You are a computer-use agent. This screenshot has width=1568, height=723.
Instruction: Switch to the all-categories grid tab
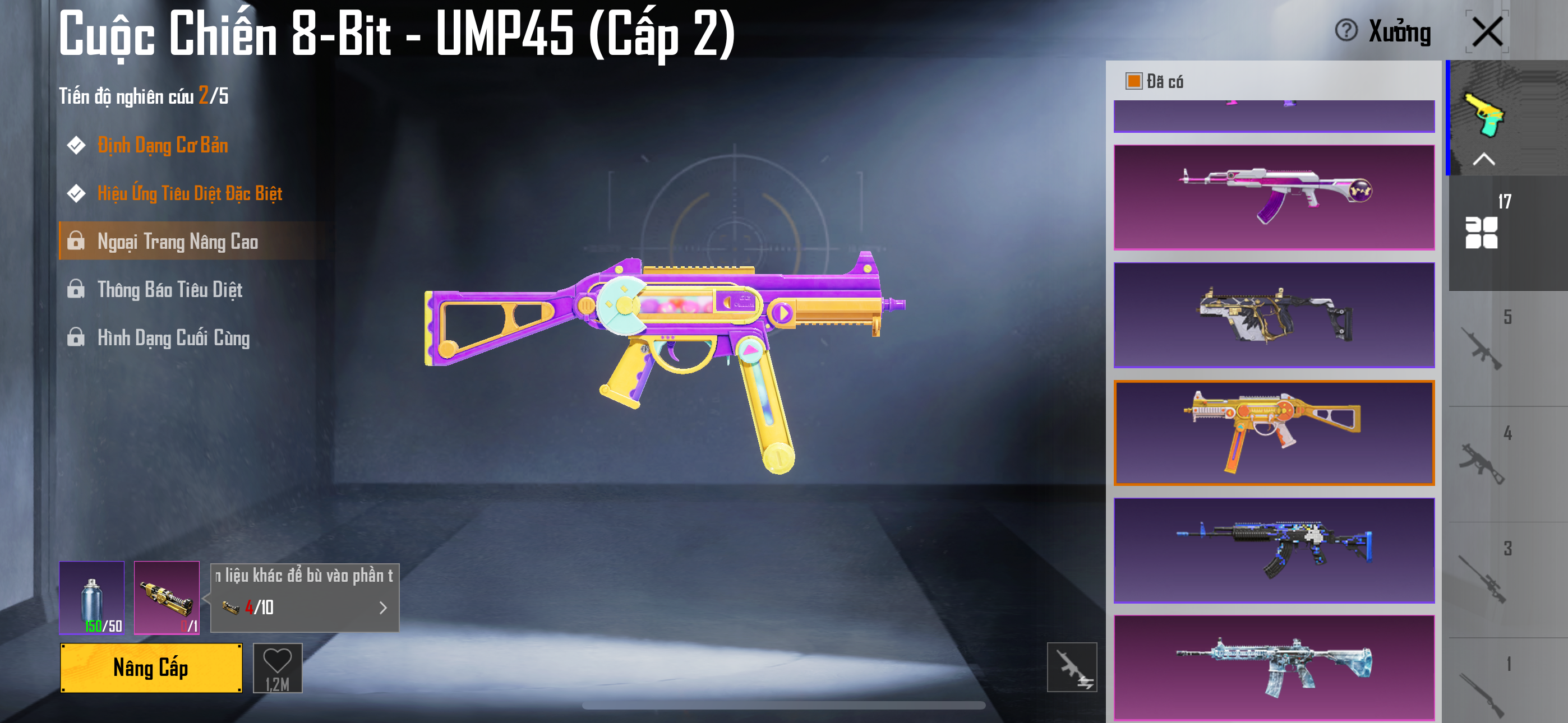(1481, 232)
